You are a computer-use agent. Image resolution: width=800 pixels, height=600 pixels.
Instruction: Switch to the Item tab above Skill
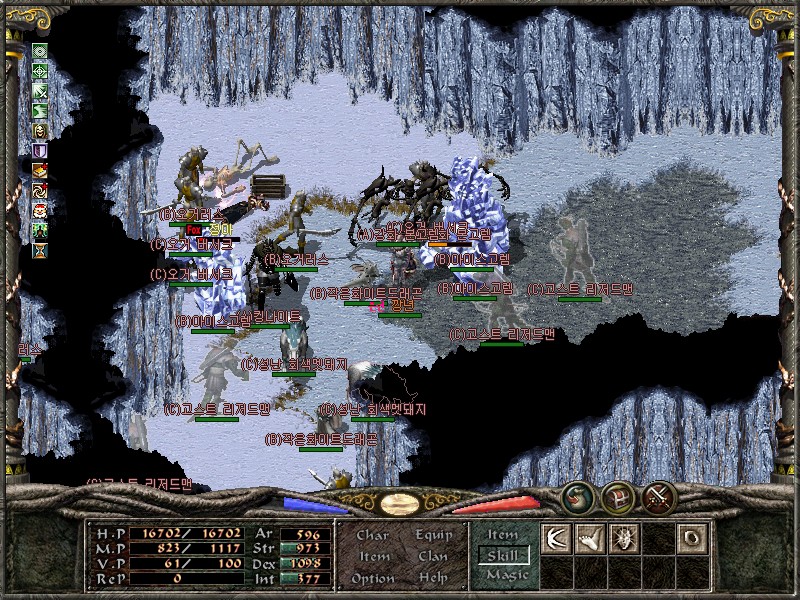tap(502, 535)
